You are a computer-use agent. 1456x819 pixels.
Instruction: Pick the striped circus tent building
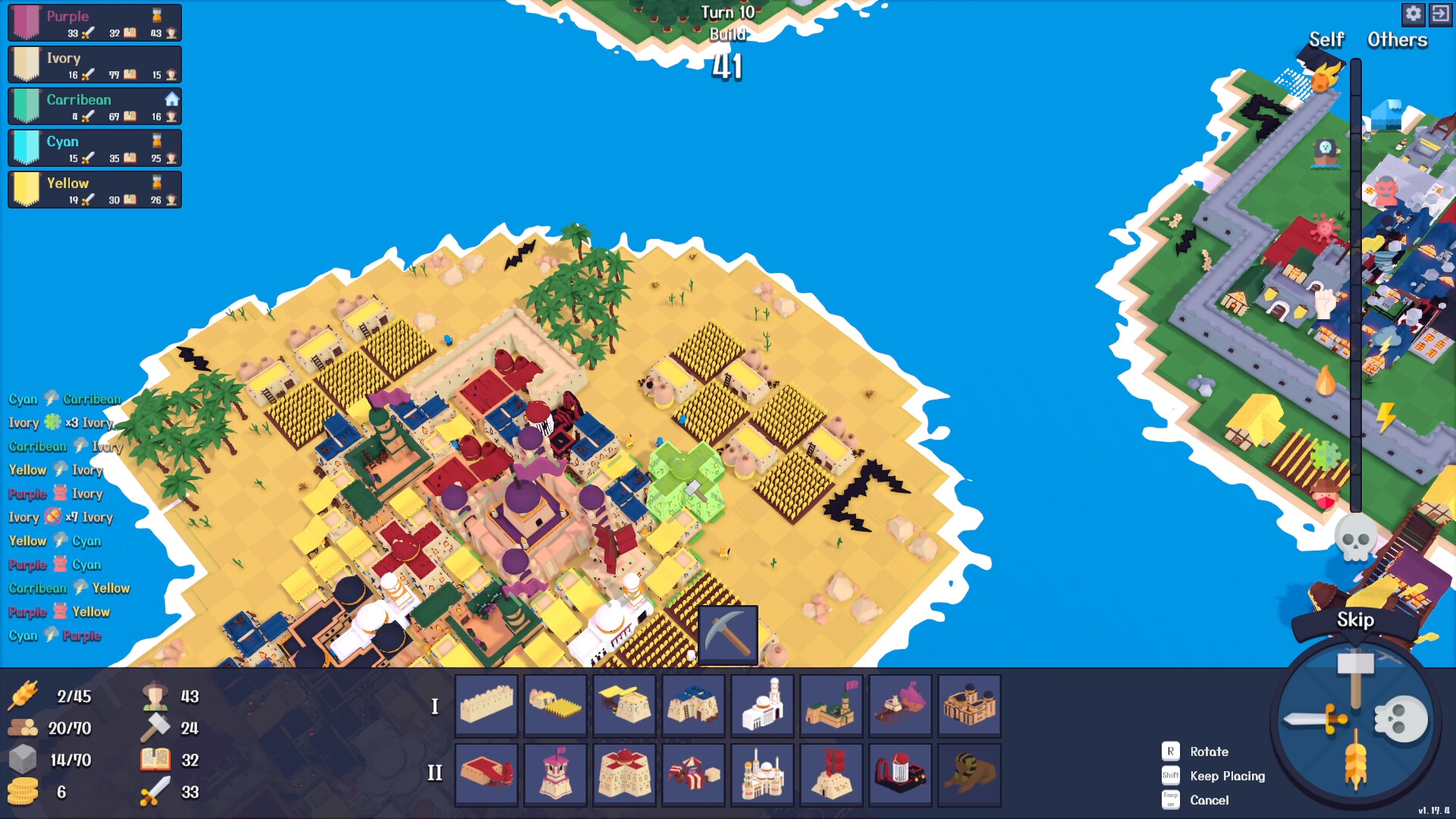693,775
